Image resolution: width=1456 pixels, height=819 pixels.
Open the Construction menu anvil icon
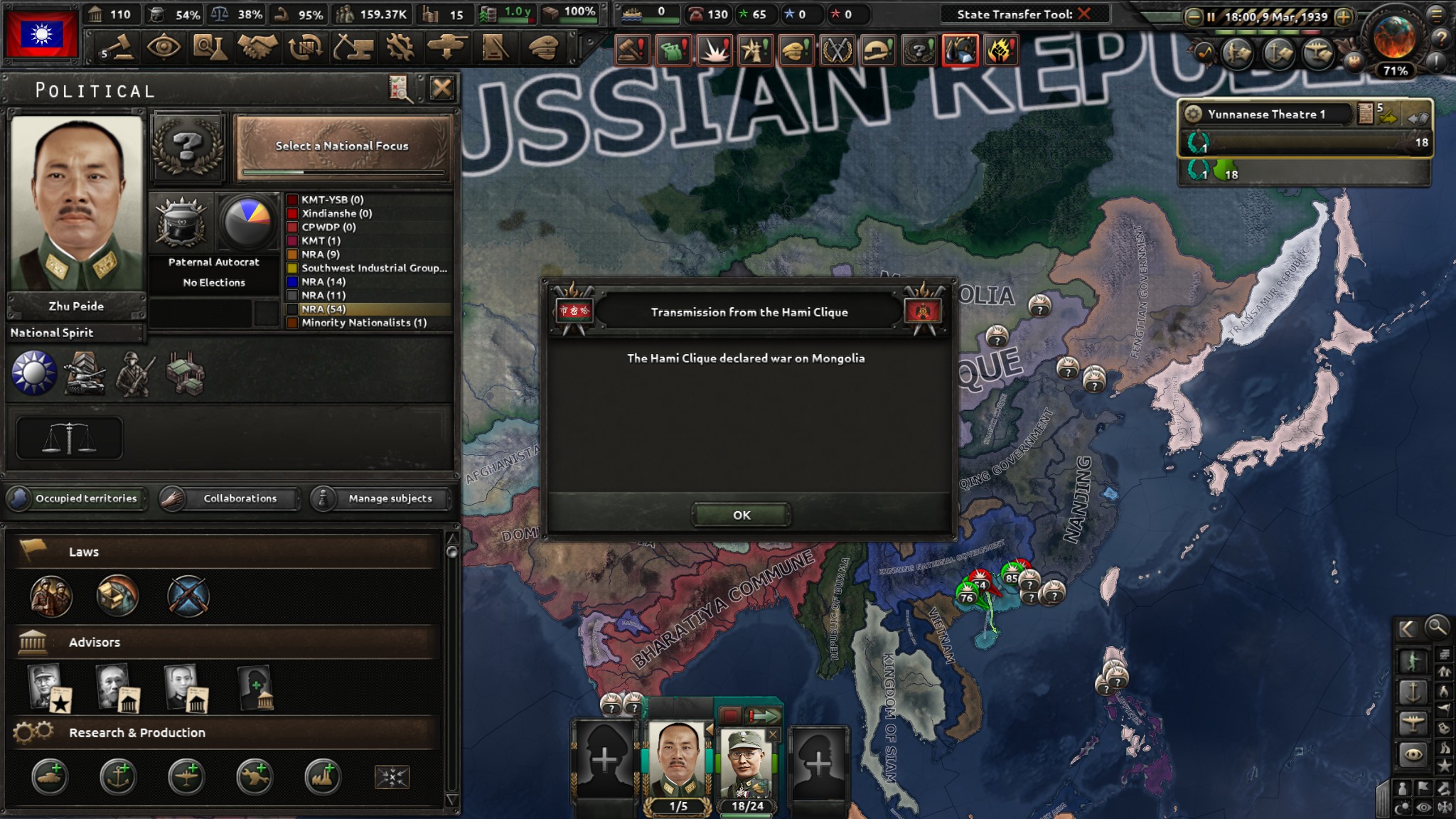point(354,47)
